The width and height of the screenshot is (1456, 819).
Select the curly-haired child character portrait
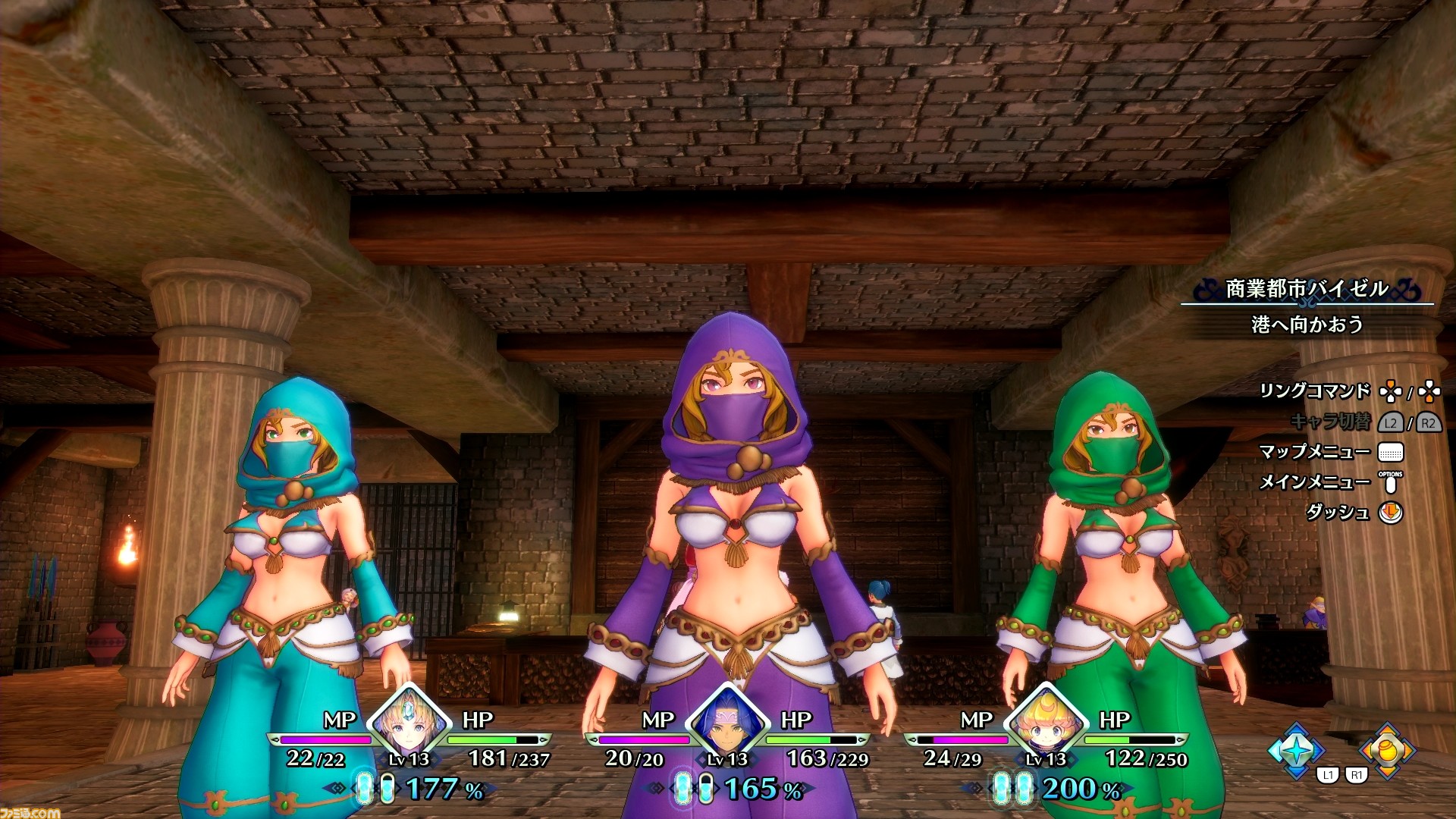coord(1046,720)
